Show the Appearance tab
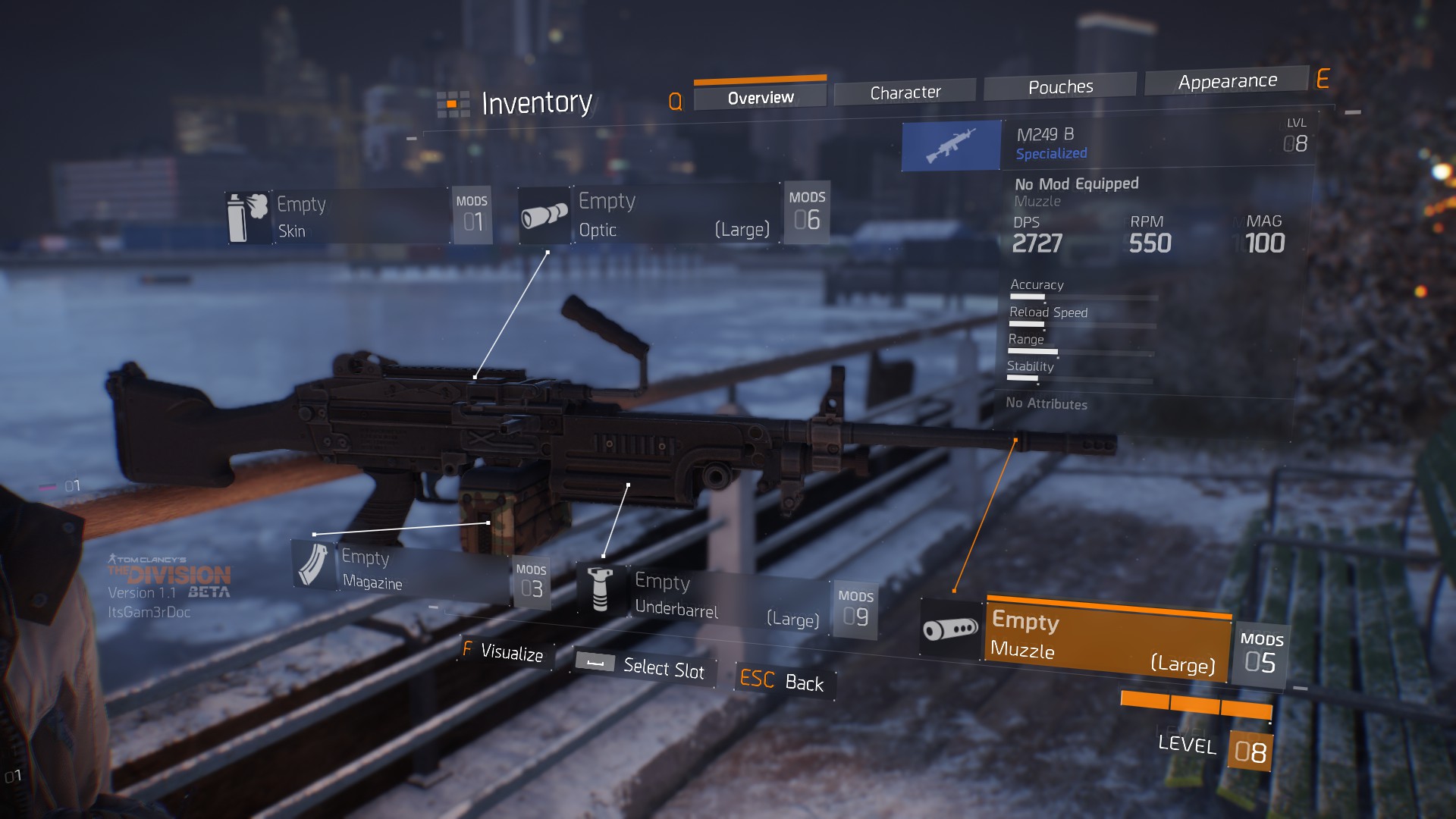The width and height of the screenshot is (1456, 819). coord(1227,81)
